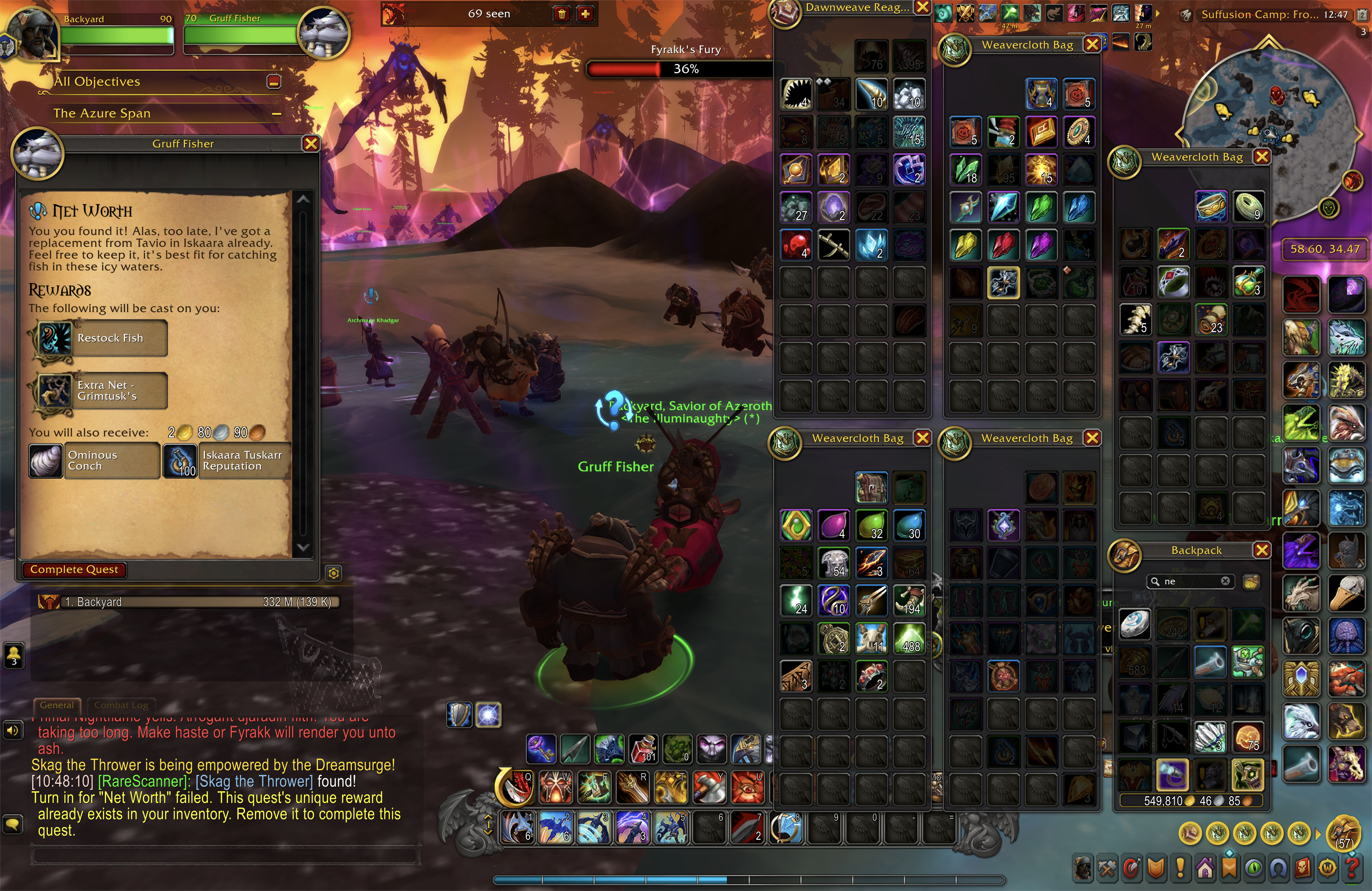The height and width of the screenshot is (891, 1372).
Task: Collapse The Azure Span objectives header
Action: [277, 113]
